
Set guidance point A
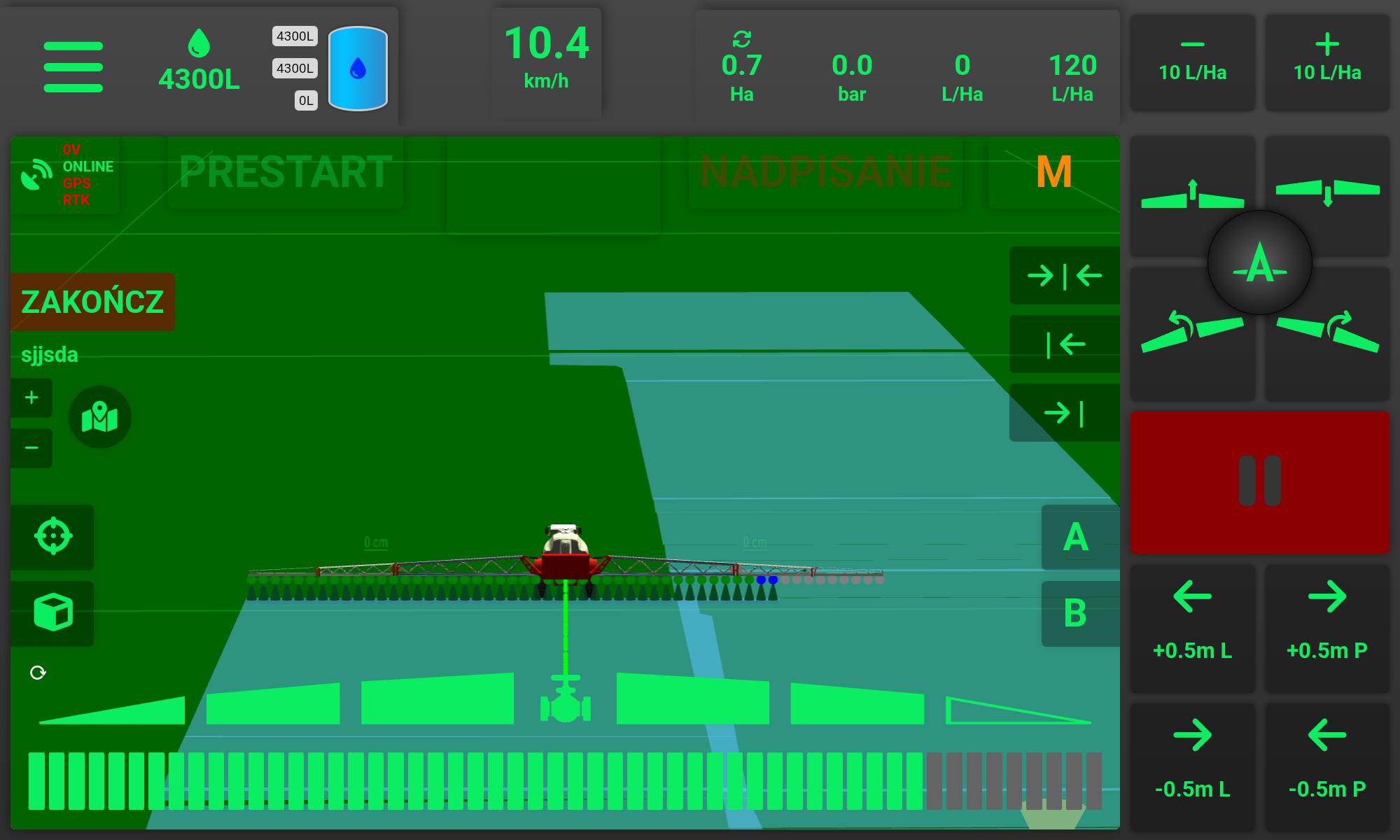(x=1076, y=538)
